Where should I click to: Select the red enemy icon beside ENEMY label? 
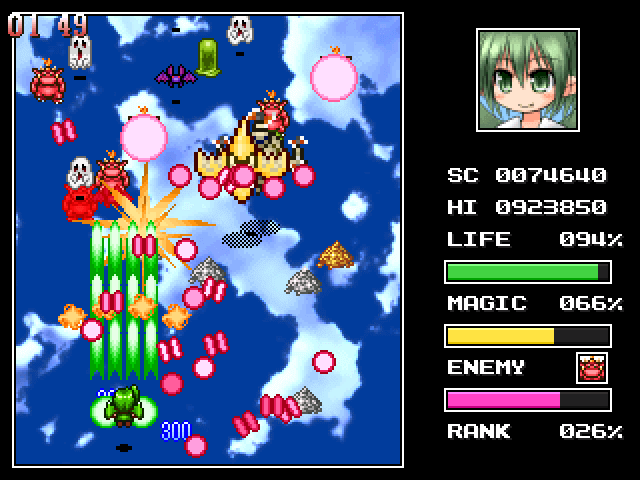click(x=592, y=367)
